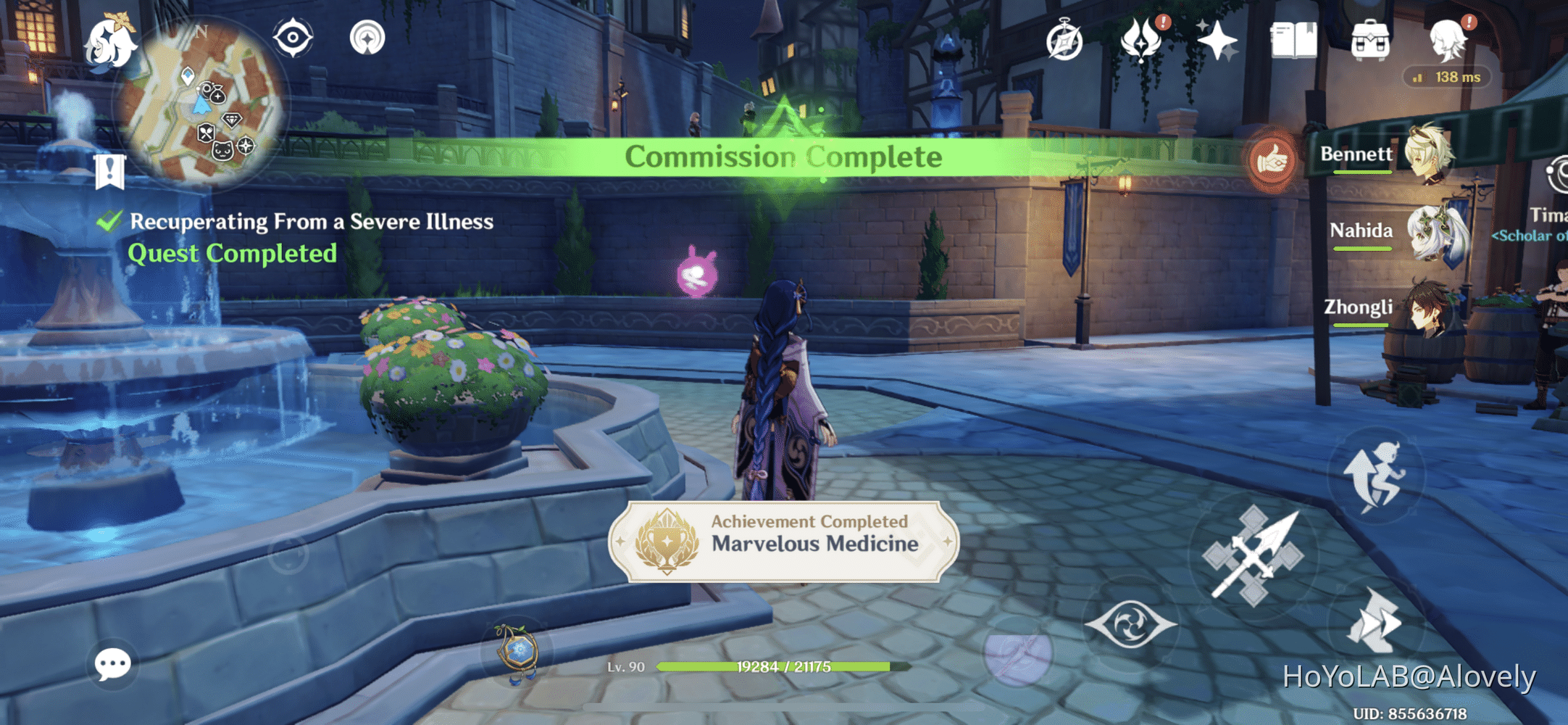Image resolution: width=1568 pixels, height=725 pixels.
Task: Click the star compass icon in the top bar
Action: tap(1064, 40)
